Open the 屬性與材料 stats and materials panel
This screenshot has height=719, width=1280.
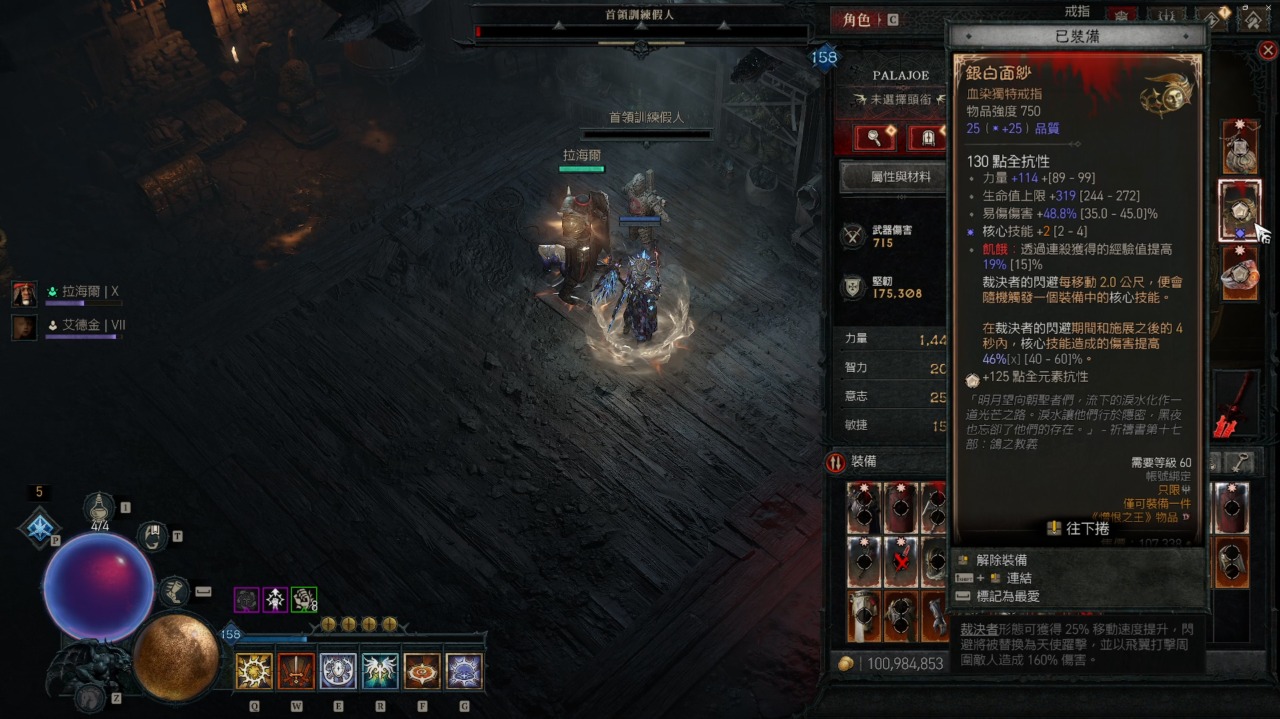tap(887, 177)
